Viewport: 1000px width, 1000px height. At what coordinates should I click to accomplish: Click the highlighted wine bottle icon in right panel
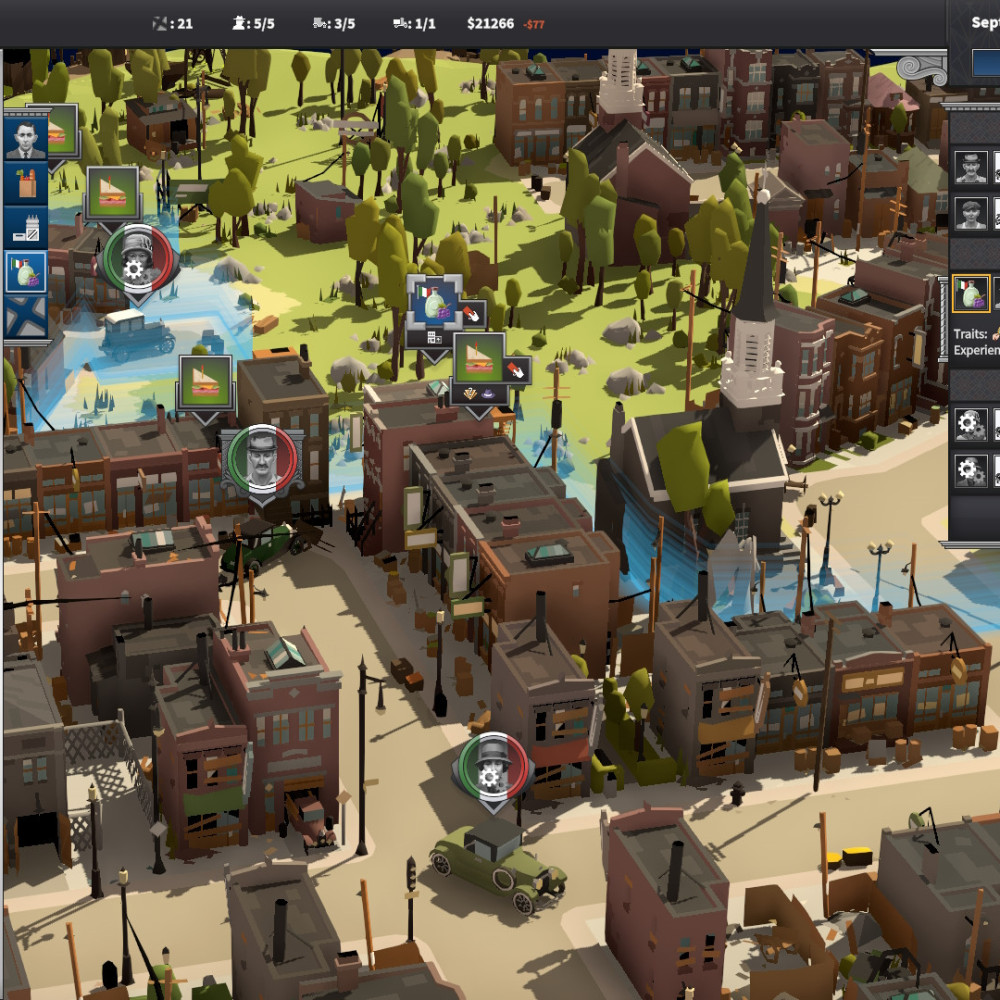pos(970,294)
